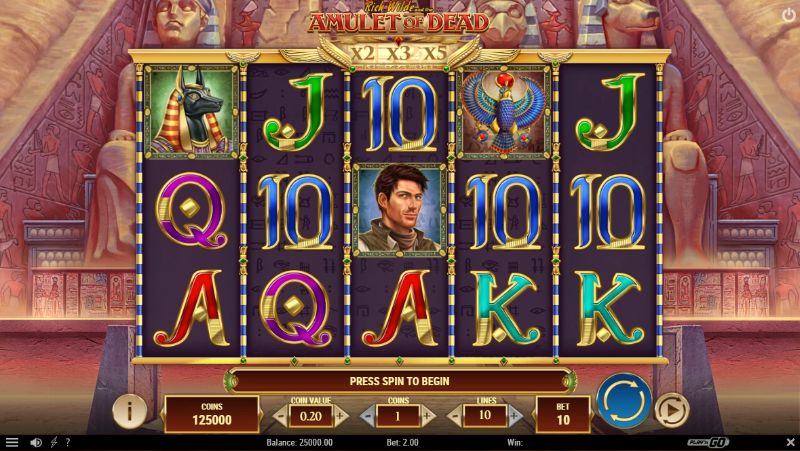Raise the number of lines
800x451 pixels.
click(x=514, y=414)
